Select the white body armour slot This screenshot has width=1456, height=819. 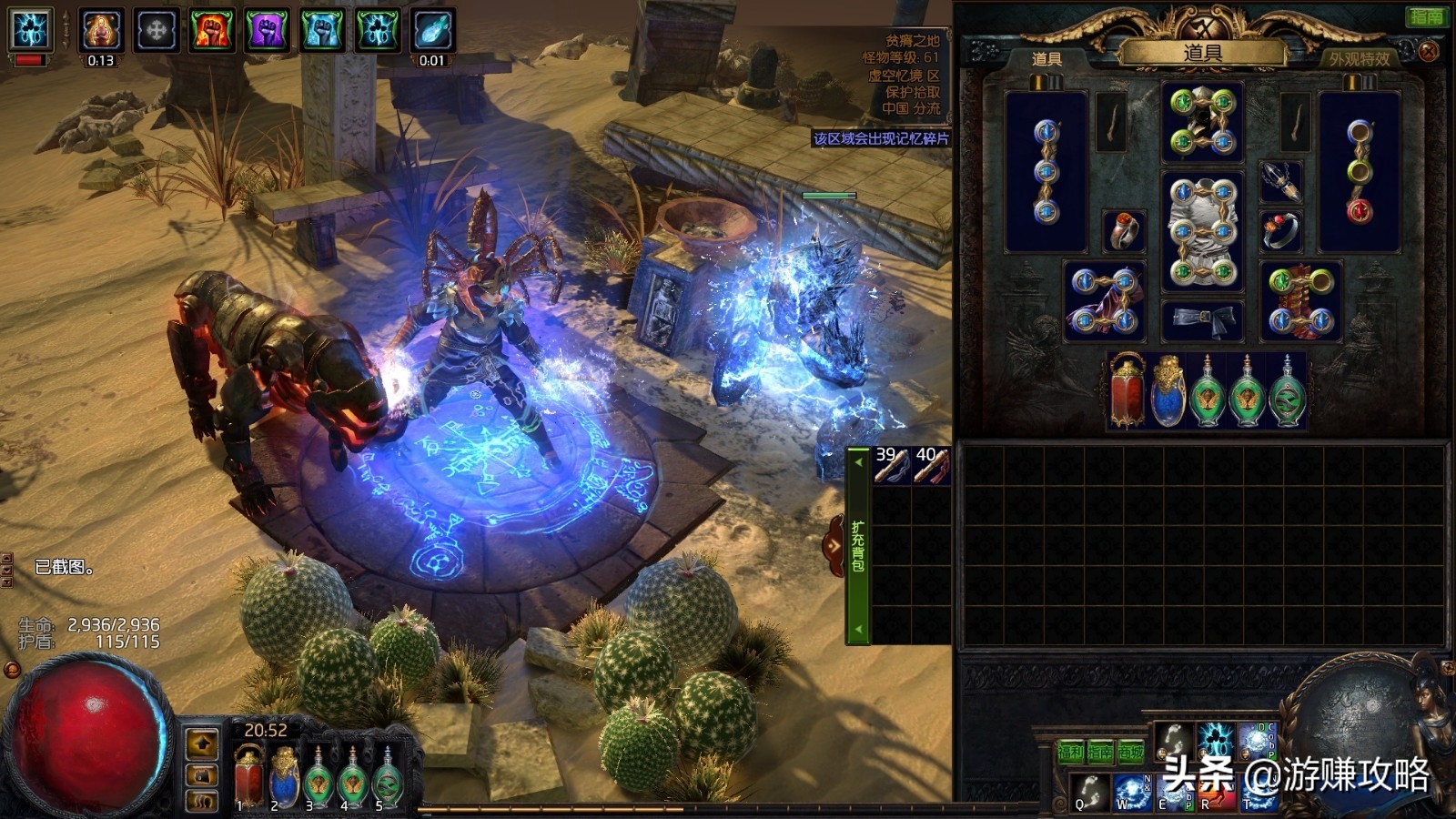tap(1202, 230)
